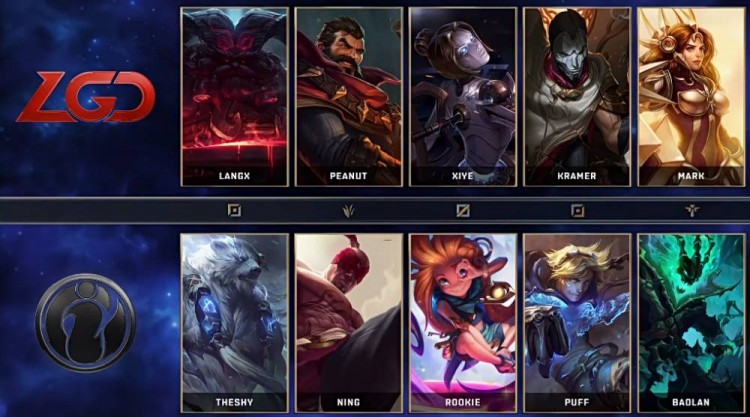Viewport: 750px width, 417px height.
Task: Select Kramer's Jhin champion card
Action: pos(577,97)
